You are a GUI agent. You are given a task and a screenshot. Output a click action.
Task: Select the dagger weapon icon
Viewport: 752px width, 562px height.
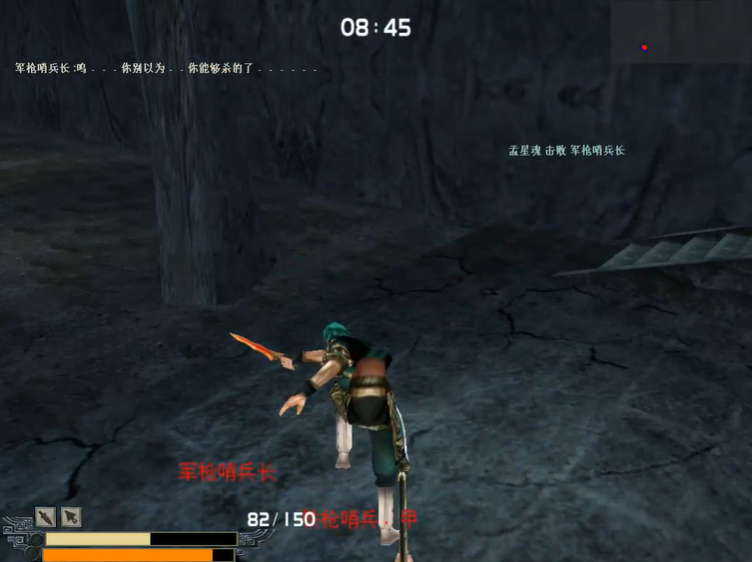tap(46, 517)
